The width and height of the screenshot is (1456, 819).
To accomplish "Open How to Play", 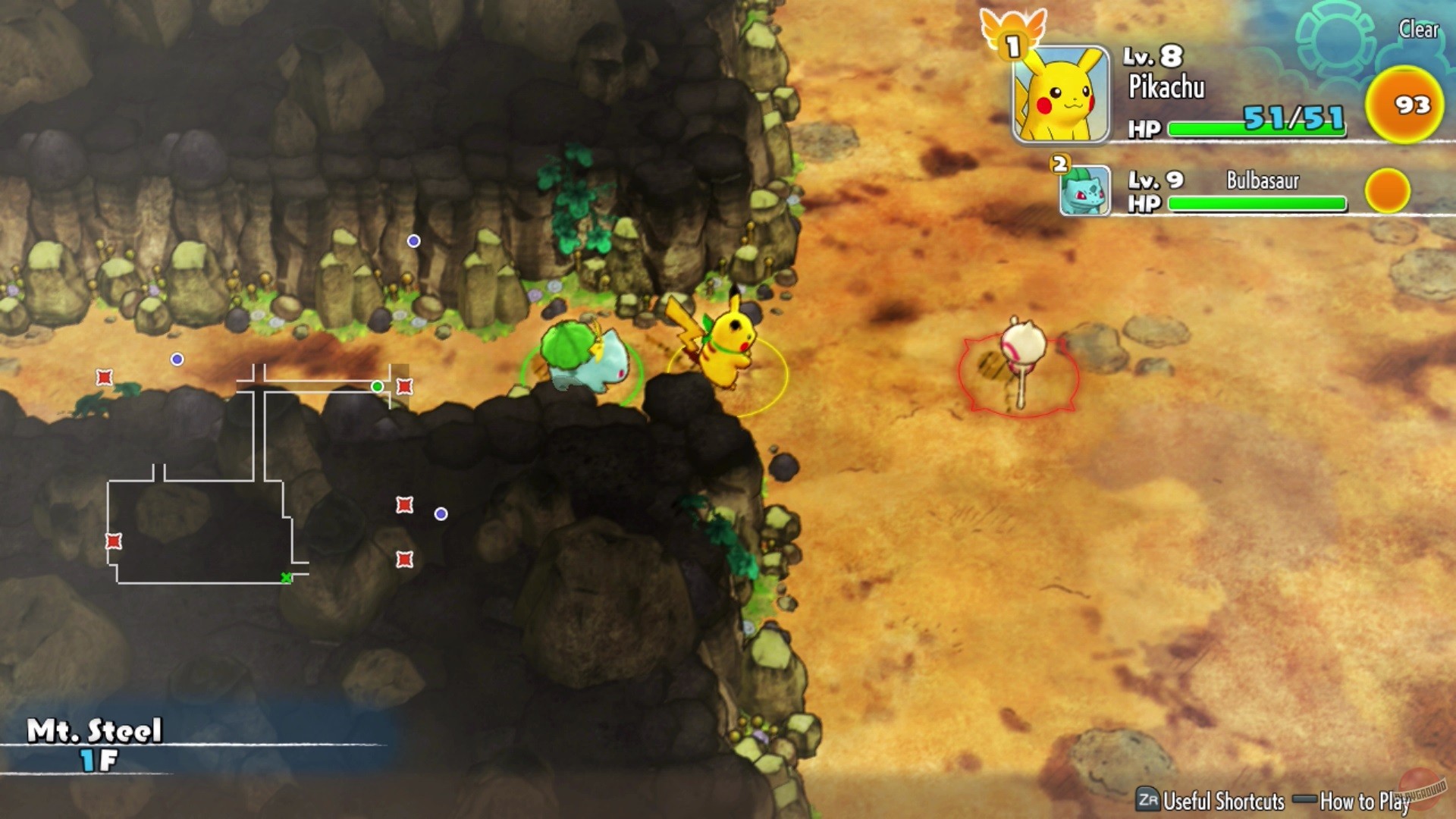I will coord(1365,802).
